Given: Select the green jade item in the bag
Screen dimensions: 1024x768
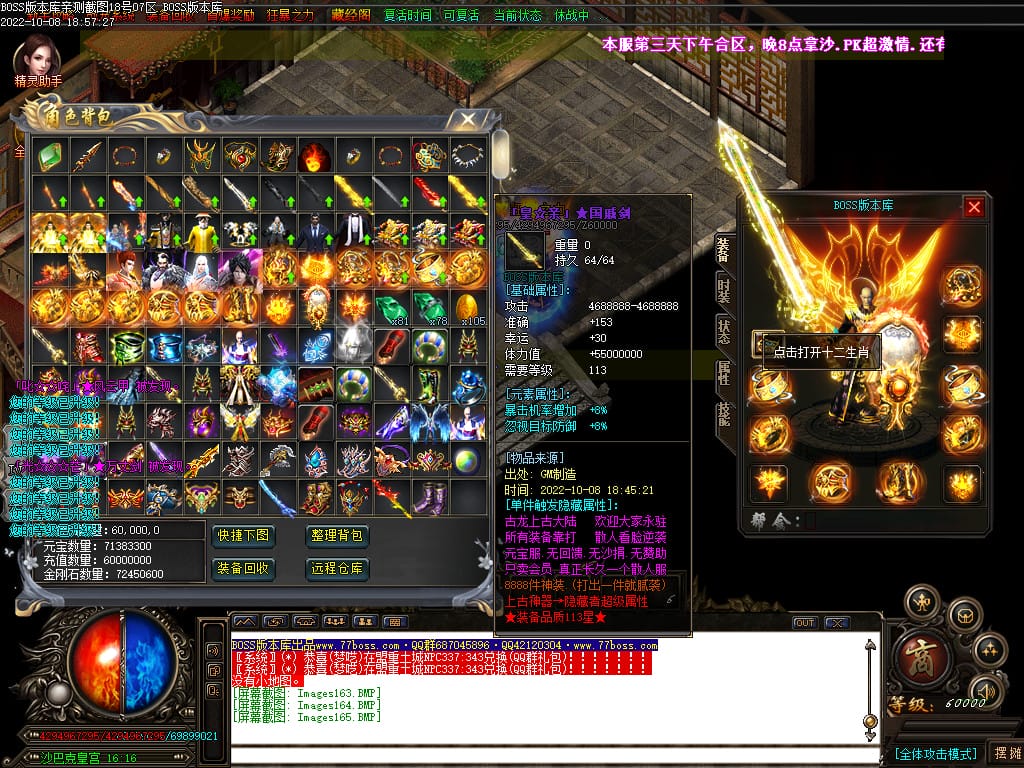Looking at the screenshot, I should click(49, 155).
